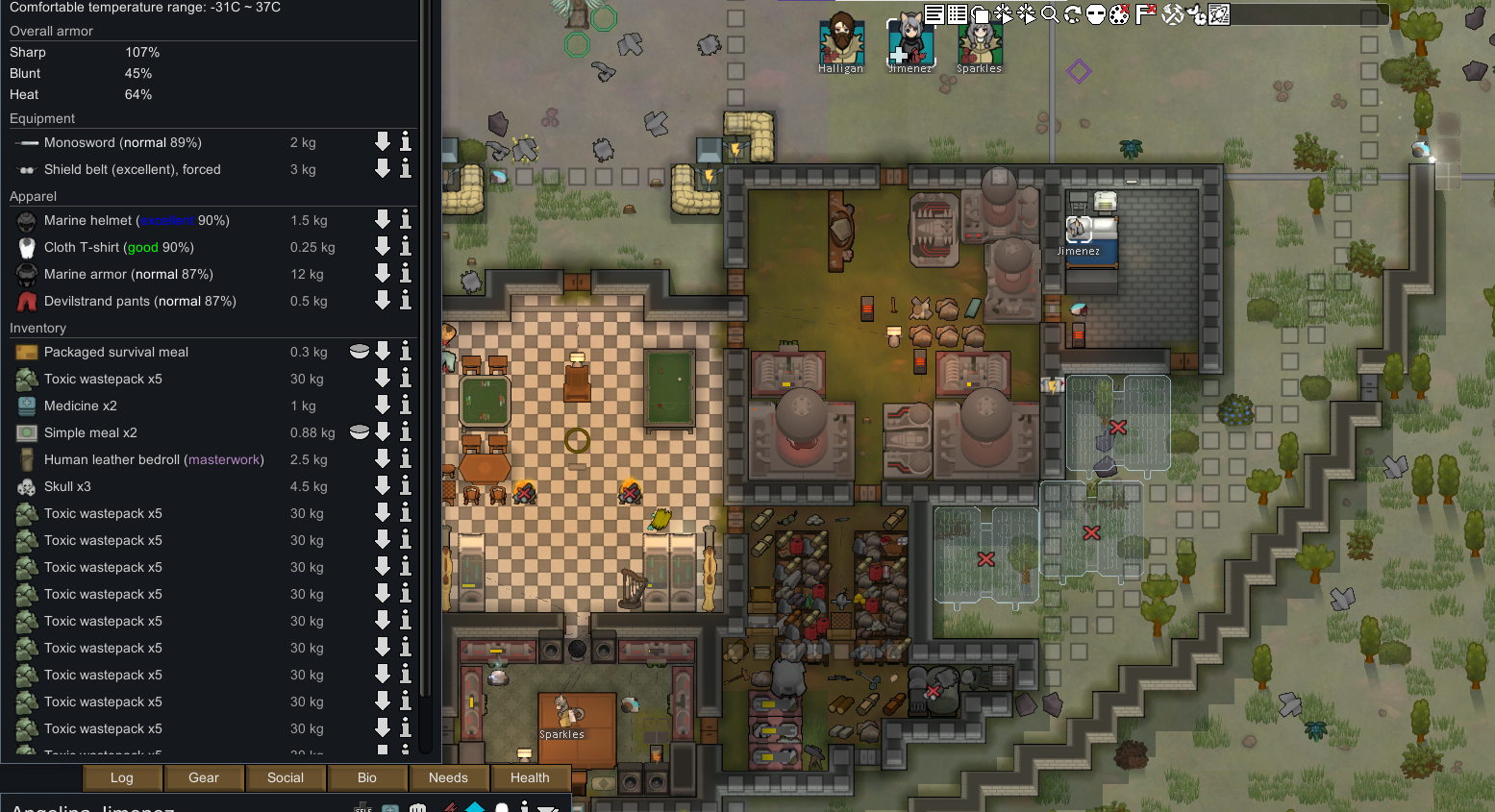Switch to the Log tab
Viewport: 1495px width, 812px height.
click(122, 777)
